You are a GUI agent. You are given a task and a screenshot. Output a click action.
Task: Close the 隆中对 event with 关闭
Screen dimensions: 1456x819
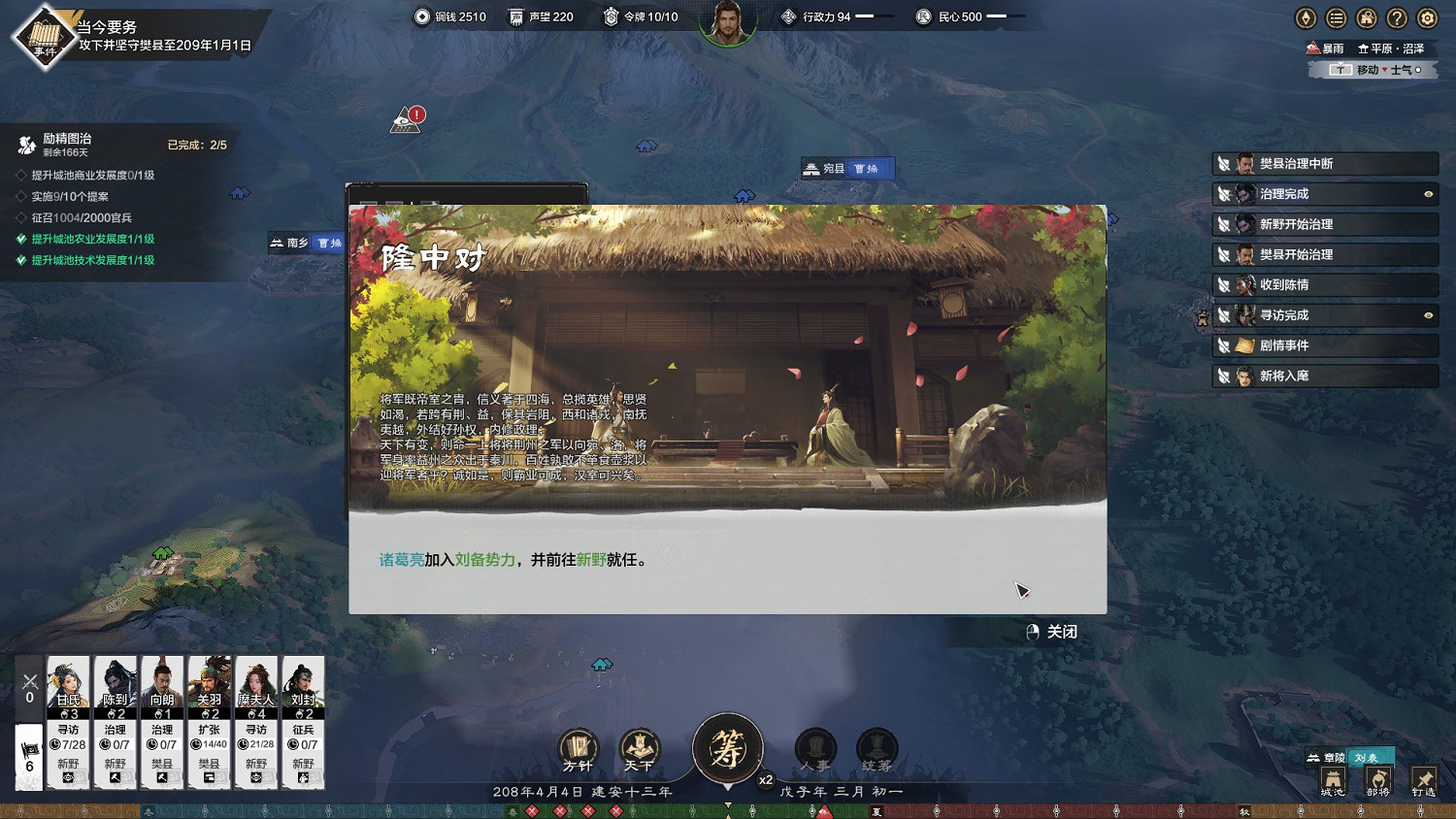pyautogui.click(x=1055, y=631)
